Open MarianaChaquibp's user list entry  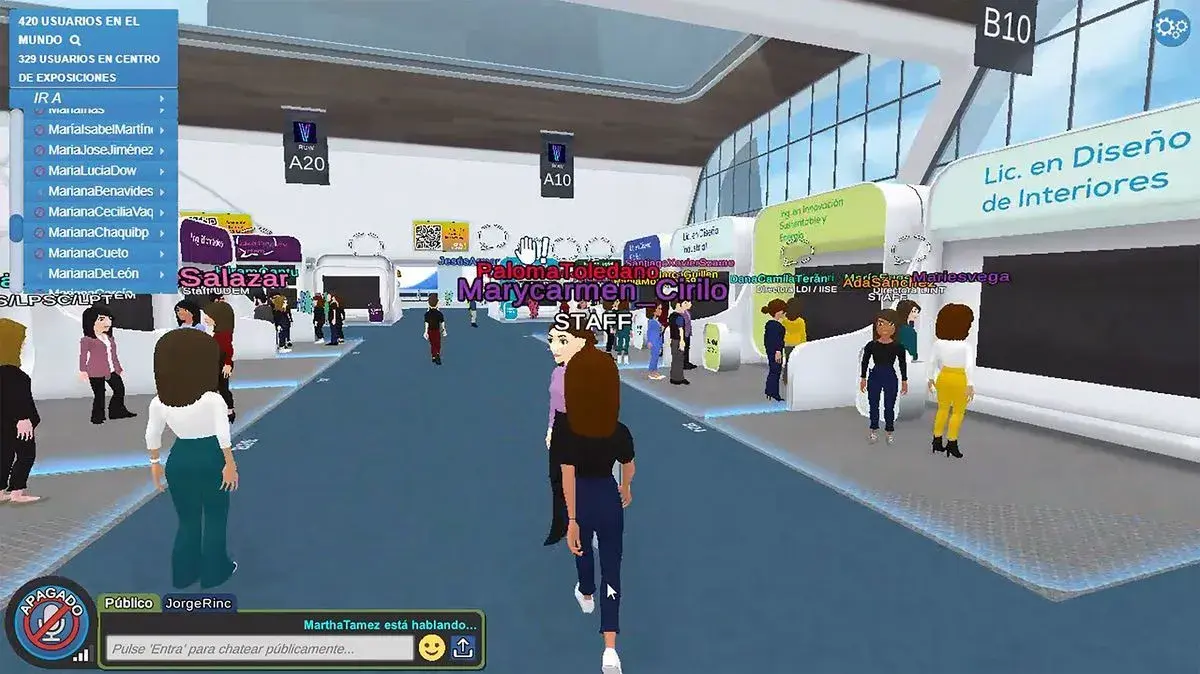point(100,232)
